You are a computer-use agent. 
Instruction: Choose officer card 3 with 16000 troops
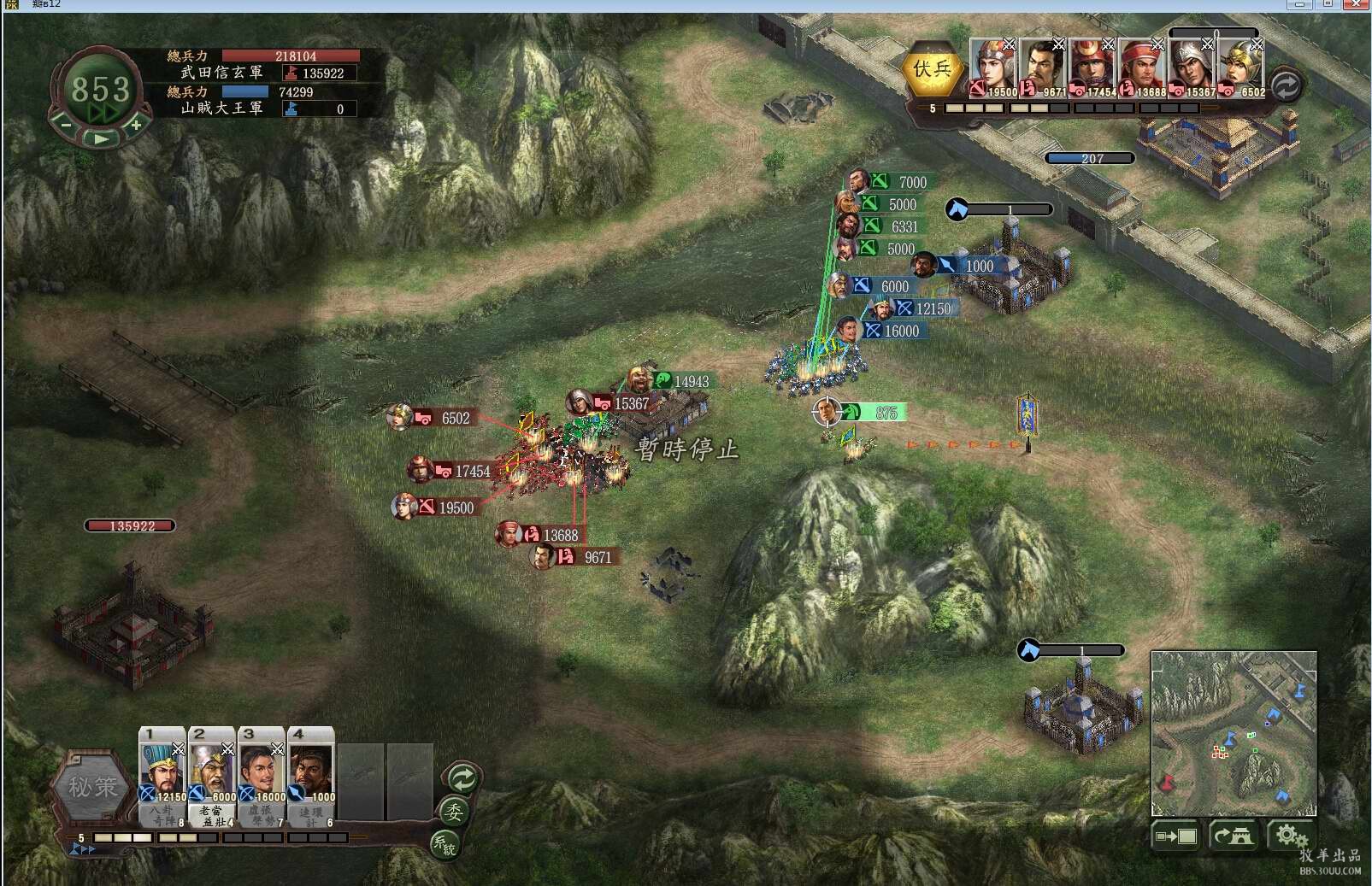262,773
